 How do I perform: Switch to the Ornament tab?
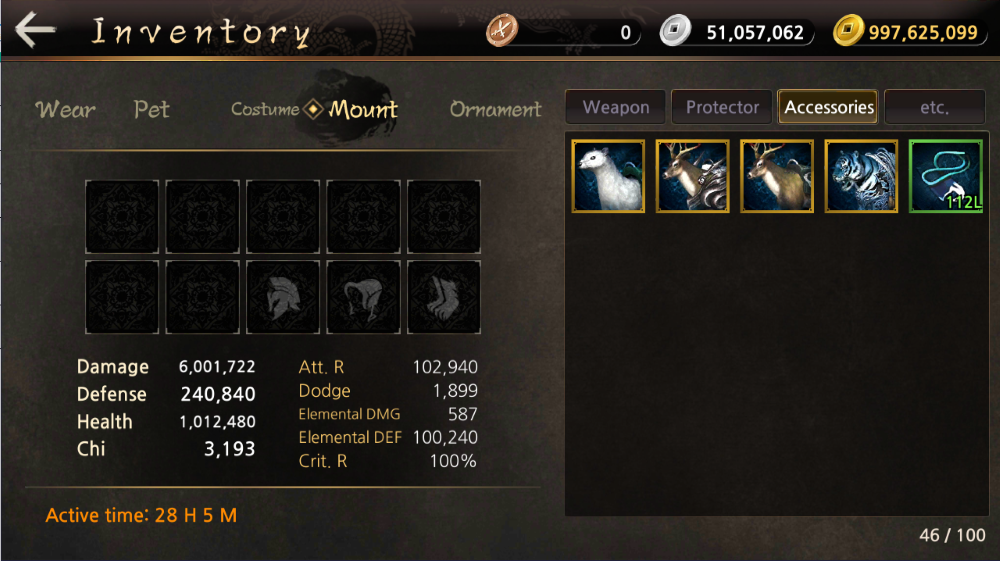tap(495, 109)
